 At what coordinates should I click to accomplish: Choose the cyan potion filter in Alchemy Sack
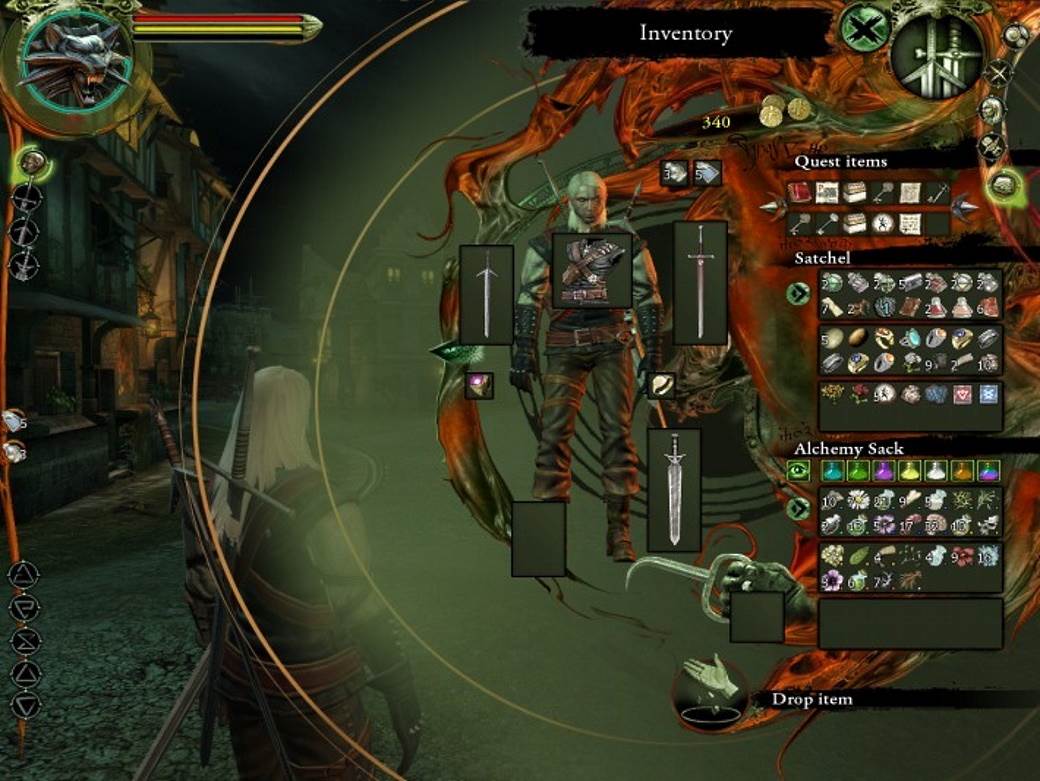pyautogui.click(x=832, y=470)
